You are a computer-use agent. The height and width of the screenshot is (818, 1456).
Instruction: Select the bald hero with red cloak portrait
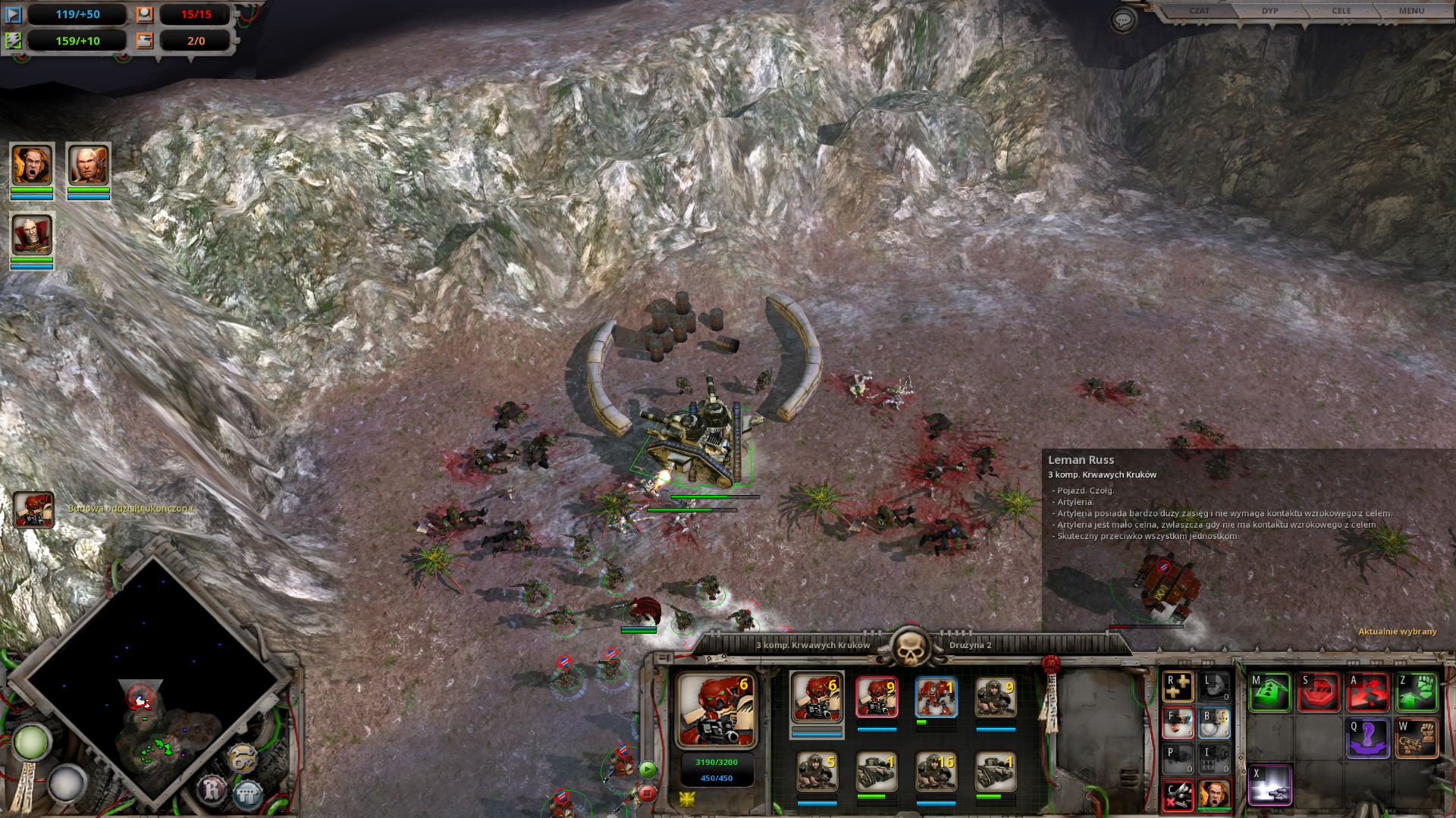pos(32,235)
